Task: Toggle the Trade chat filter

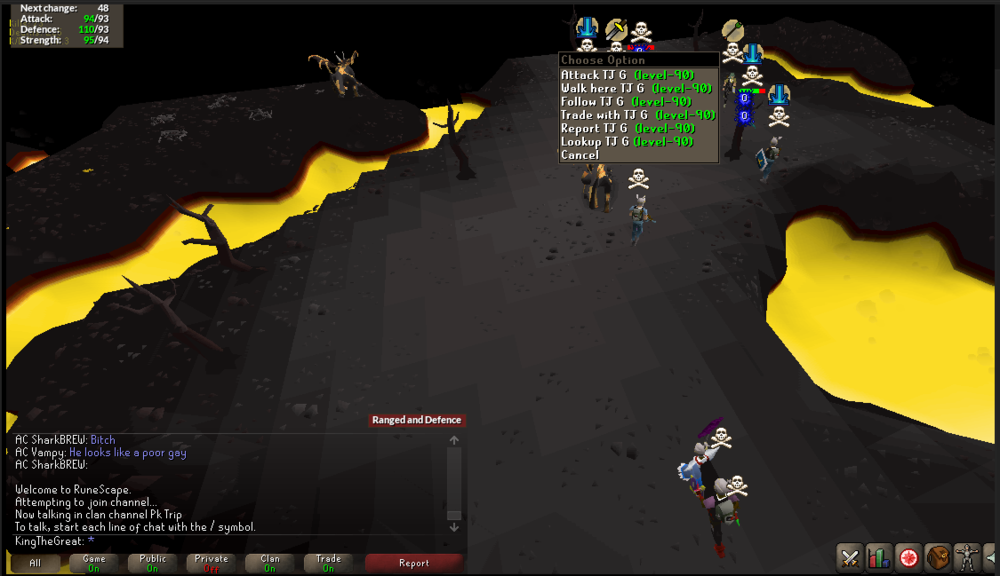Action: tap(328, 563)
